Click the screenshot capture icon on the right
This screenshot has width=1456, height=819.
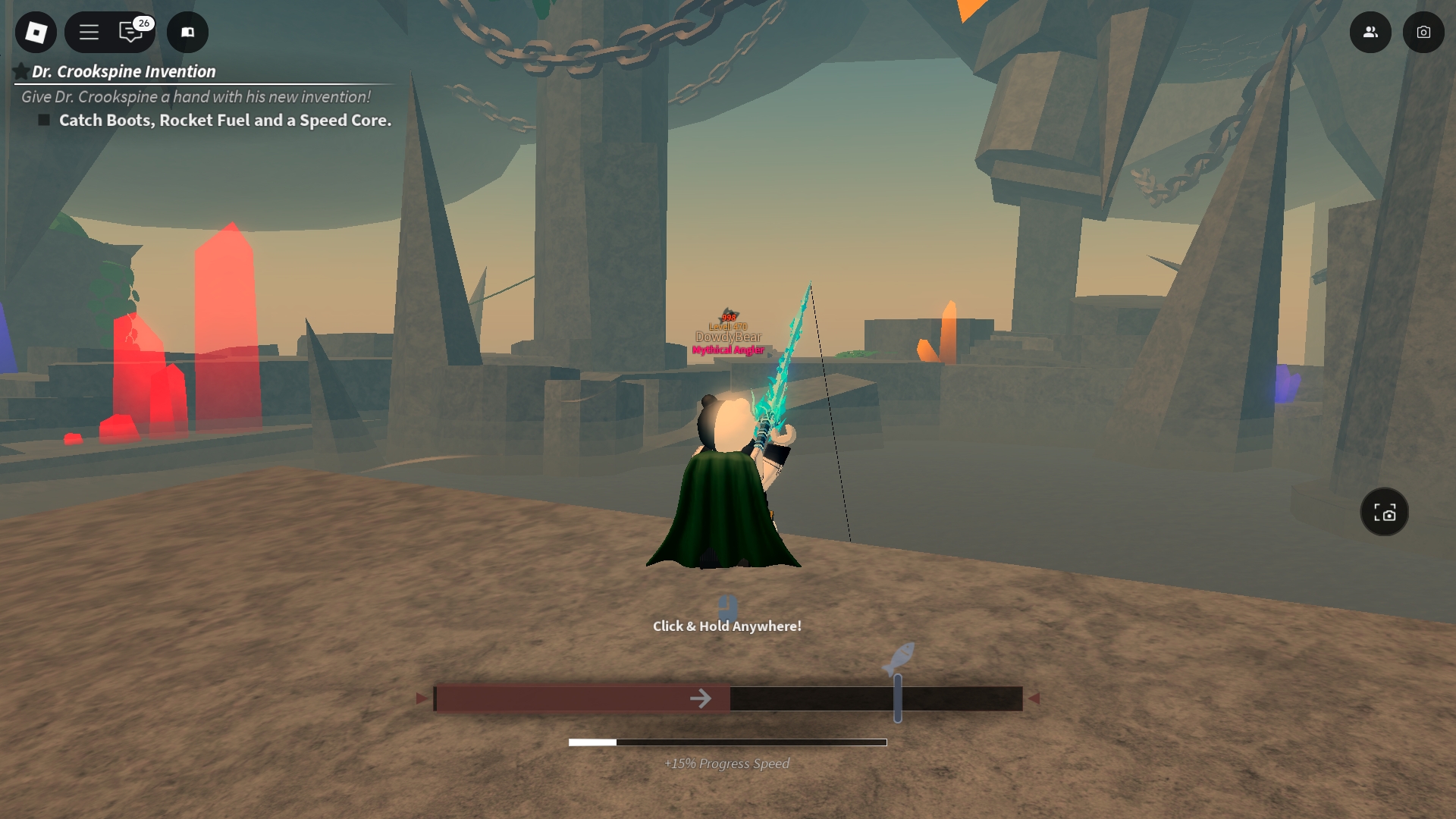1385,512
